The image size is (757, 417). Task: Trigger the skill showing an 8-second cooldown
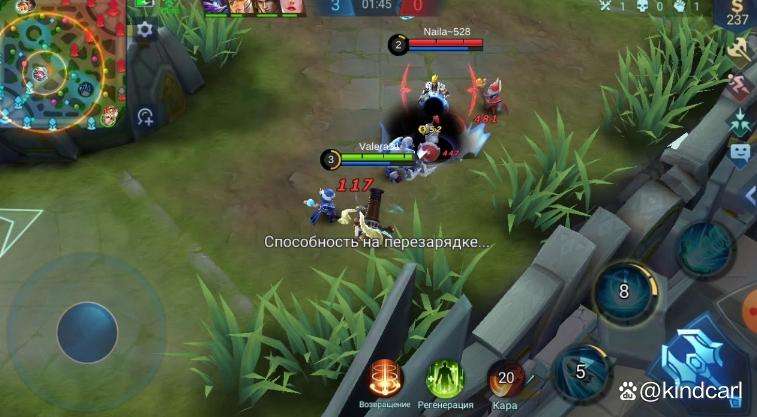tap(624, 291)
